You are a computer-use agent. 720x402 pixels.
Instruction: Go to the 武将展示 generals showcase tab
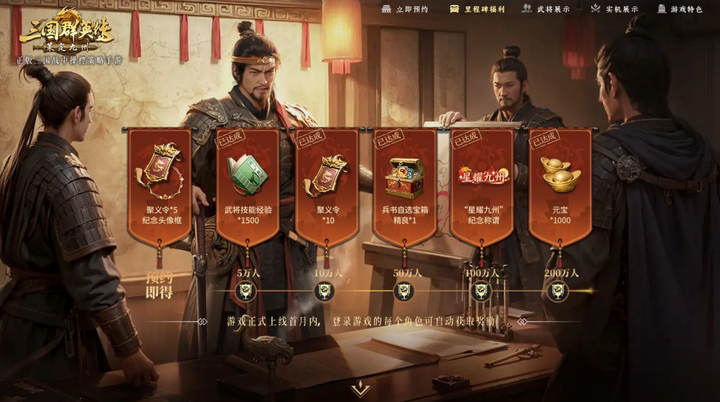pos(551,9)
